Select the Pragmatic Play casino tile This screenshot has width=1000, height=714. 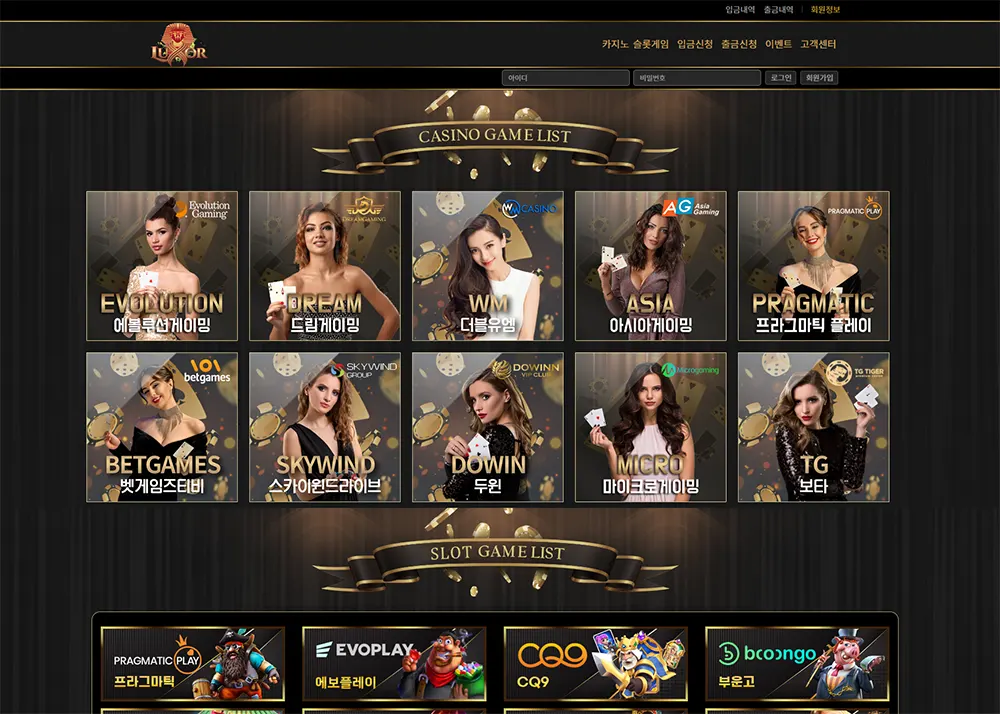coord(814,266)
